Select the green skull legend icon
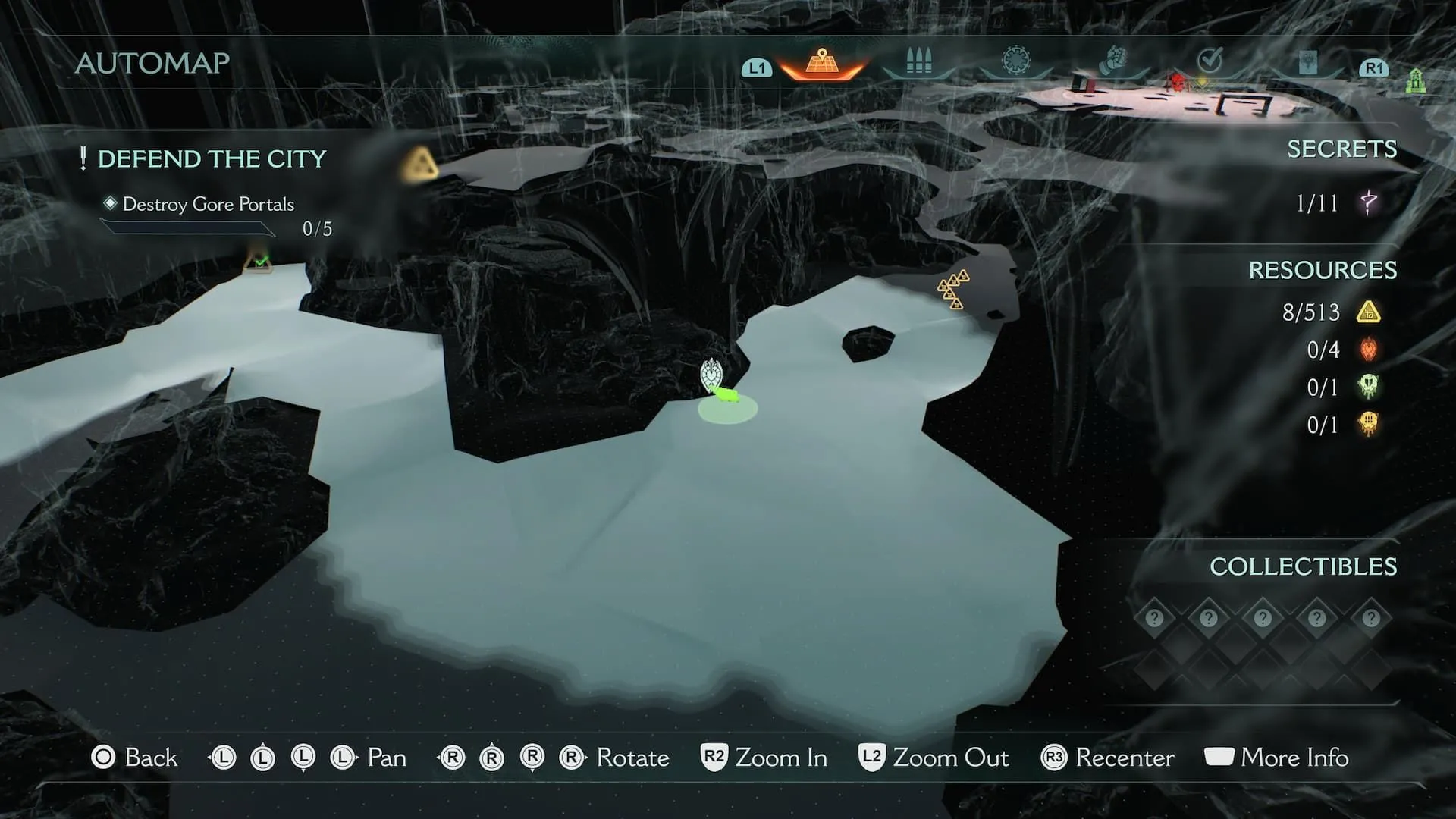Screen dimensions: 1456x819 point(1368,387)
